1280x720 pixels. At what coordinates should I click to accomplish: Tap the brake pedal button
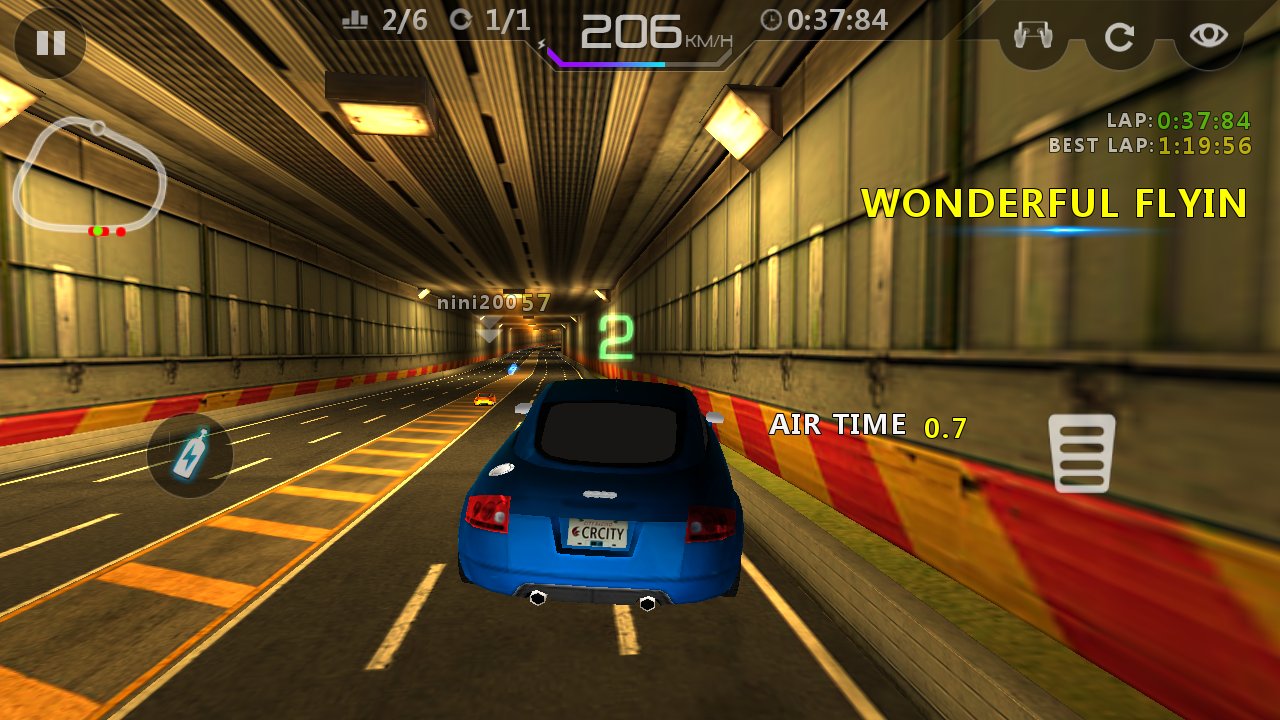point(1081,453)
